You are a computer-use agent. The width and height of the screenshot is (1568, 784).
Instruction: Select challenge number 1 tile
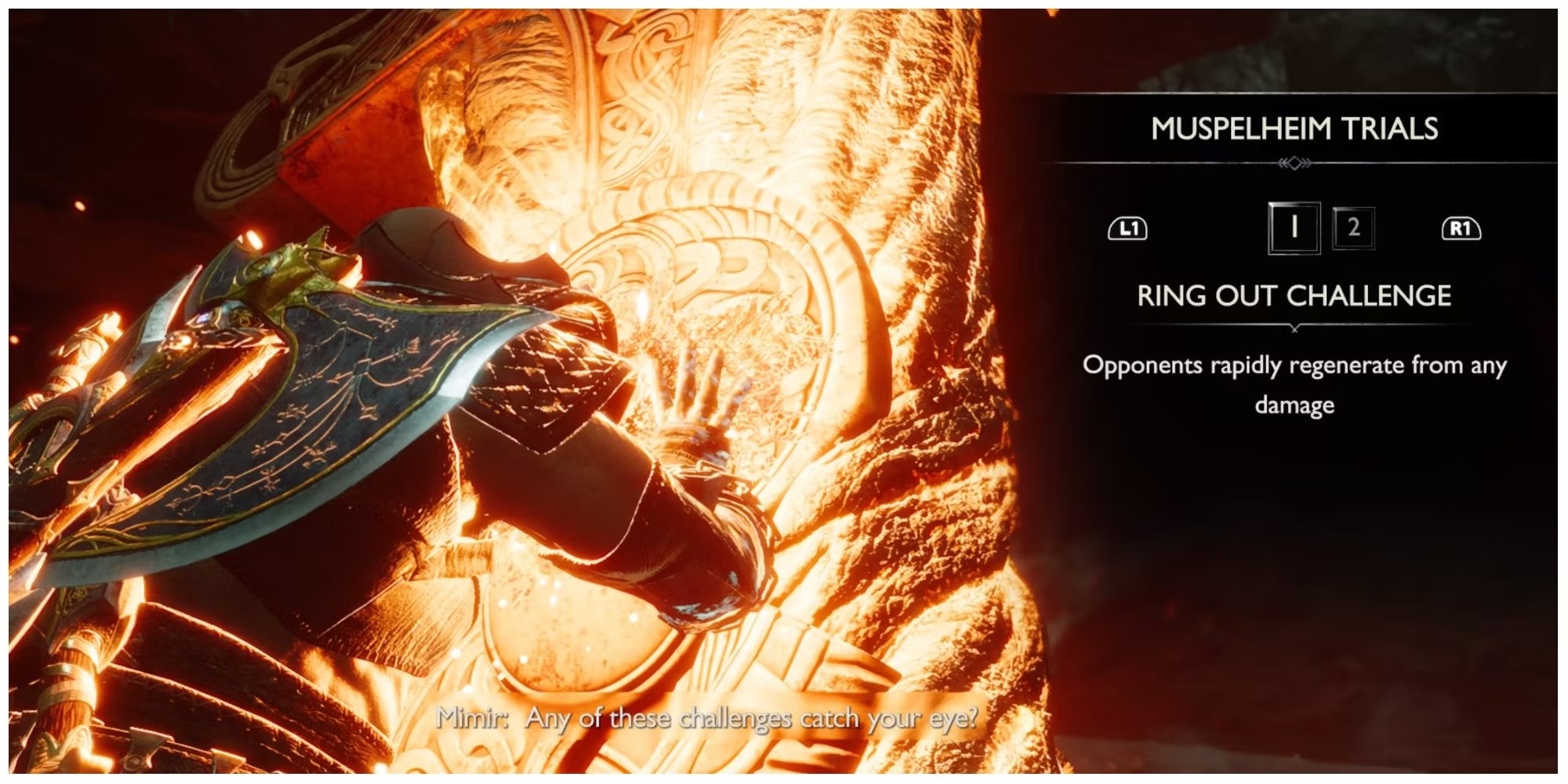(x=1294, y=228)
